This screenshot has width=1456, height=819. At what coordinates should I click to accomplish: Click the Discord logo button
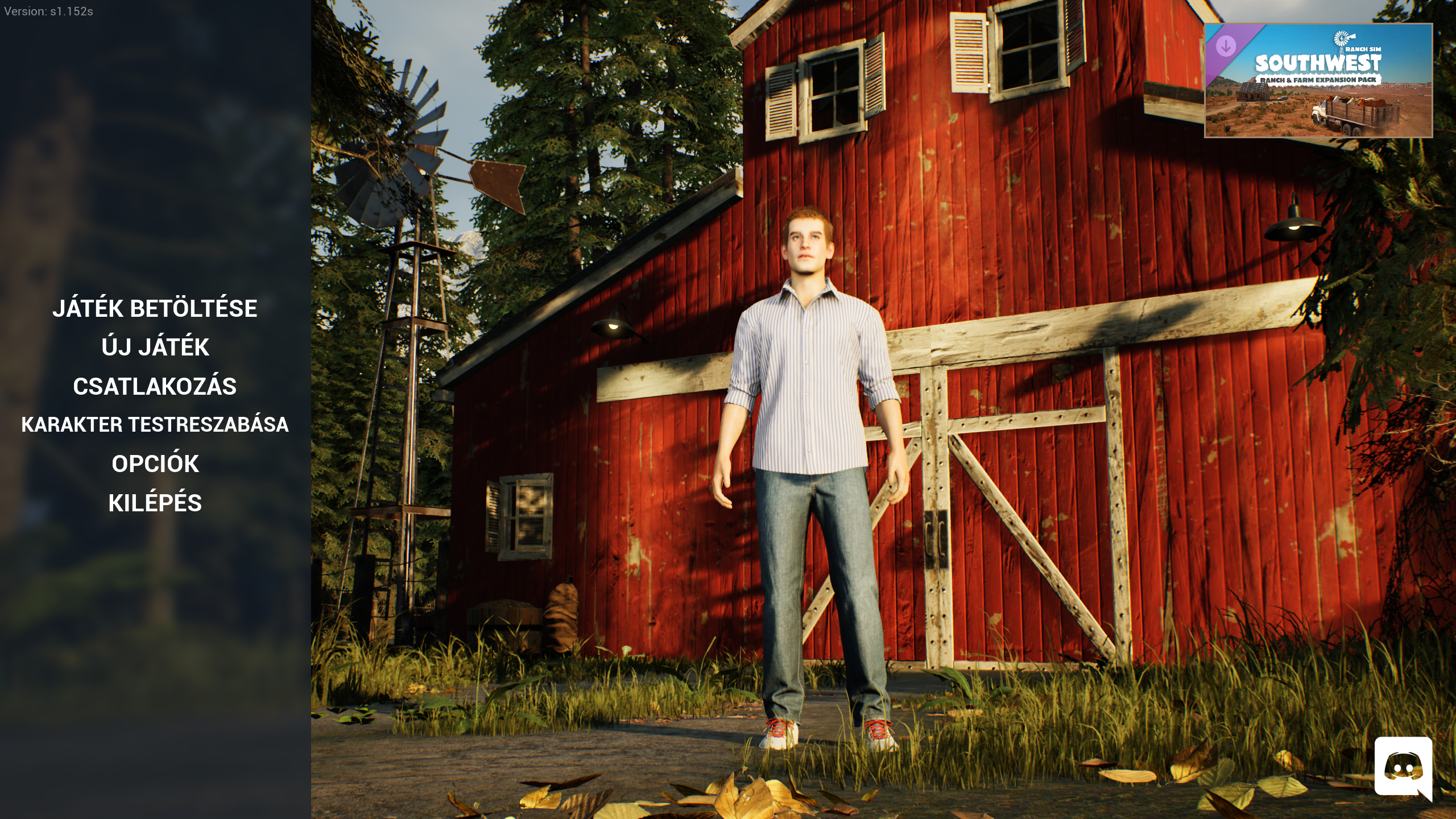click(1403, 768)
